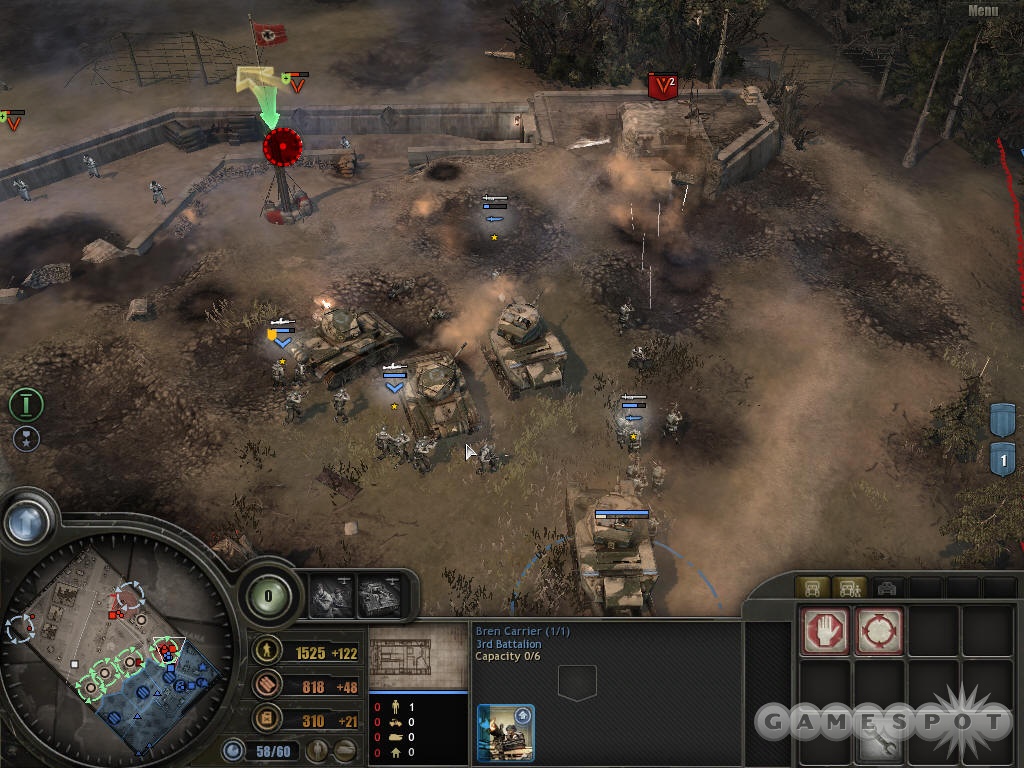1024x768 pixels.
Task: Select control group 1 shield badge
Action: coord(1003,459)
